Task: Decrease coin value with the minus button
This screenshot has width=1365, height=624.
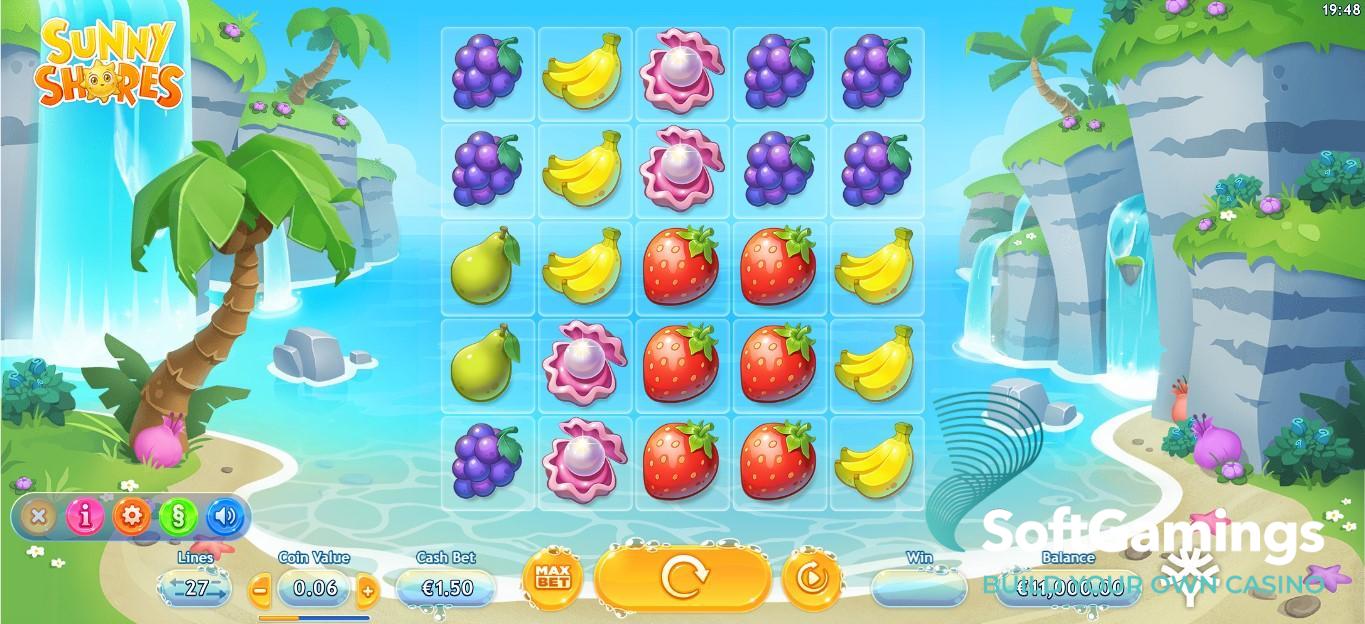Action: click(x=259, y=589)
